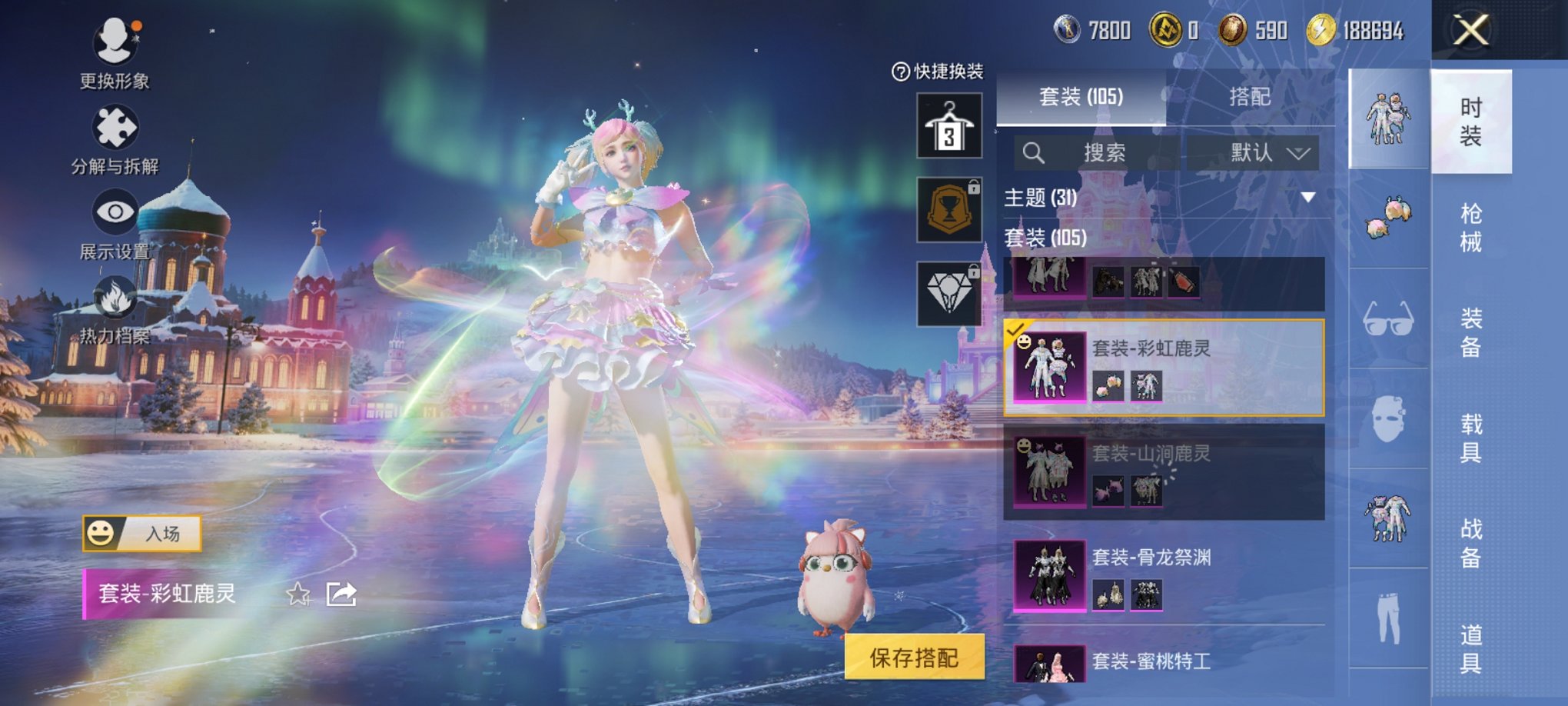Open 展示设置 display settings via eye icon

tap(114, 209)
